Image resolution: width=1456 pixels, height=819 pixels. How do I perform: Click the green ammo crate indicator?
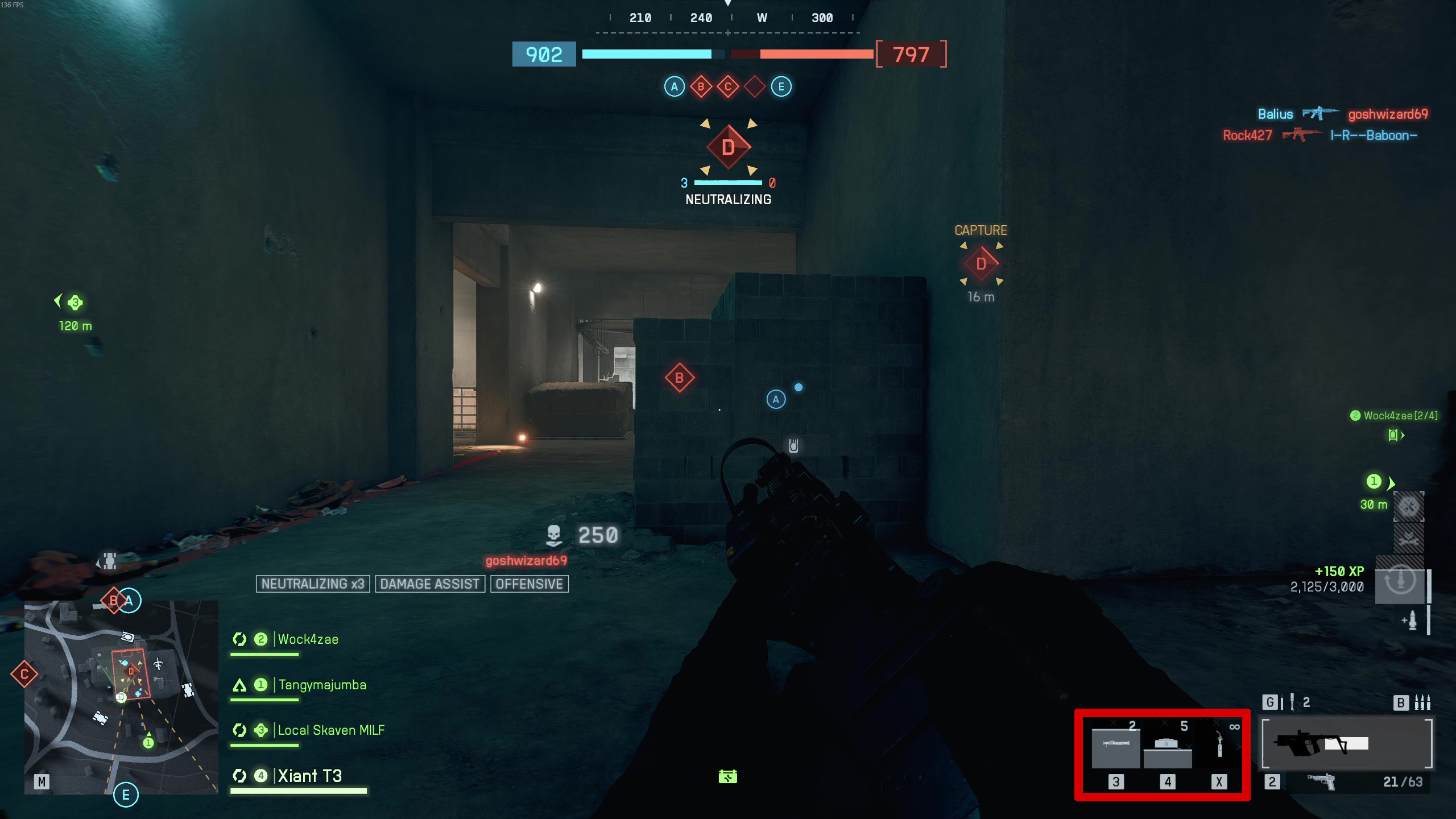coord(727,776)
